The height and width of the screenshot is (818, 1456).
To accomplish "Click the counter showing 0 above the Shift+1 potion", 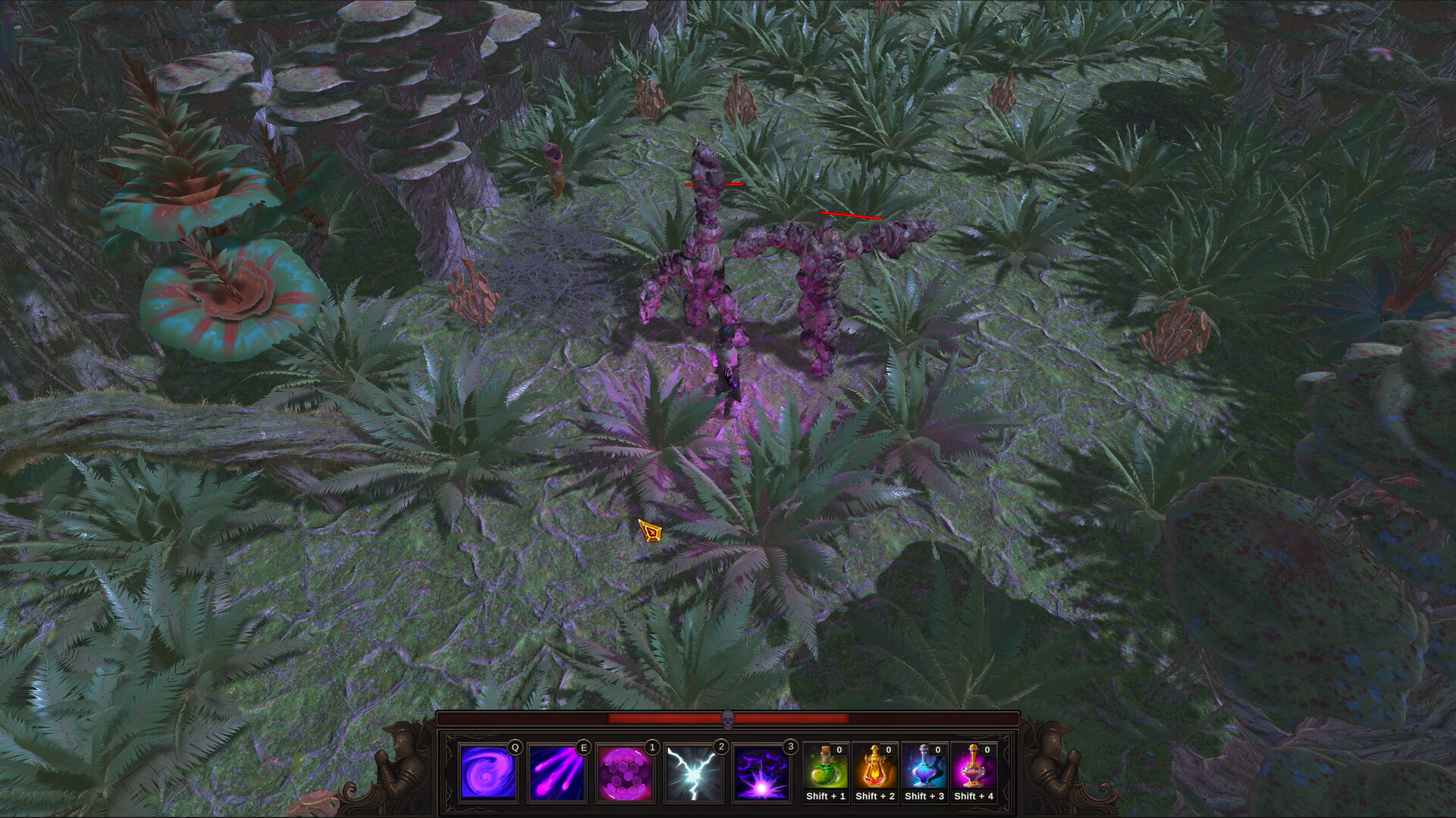I will [838, 751].
